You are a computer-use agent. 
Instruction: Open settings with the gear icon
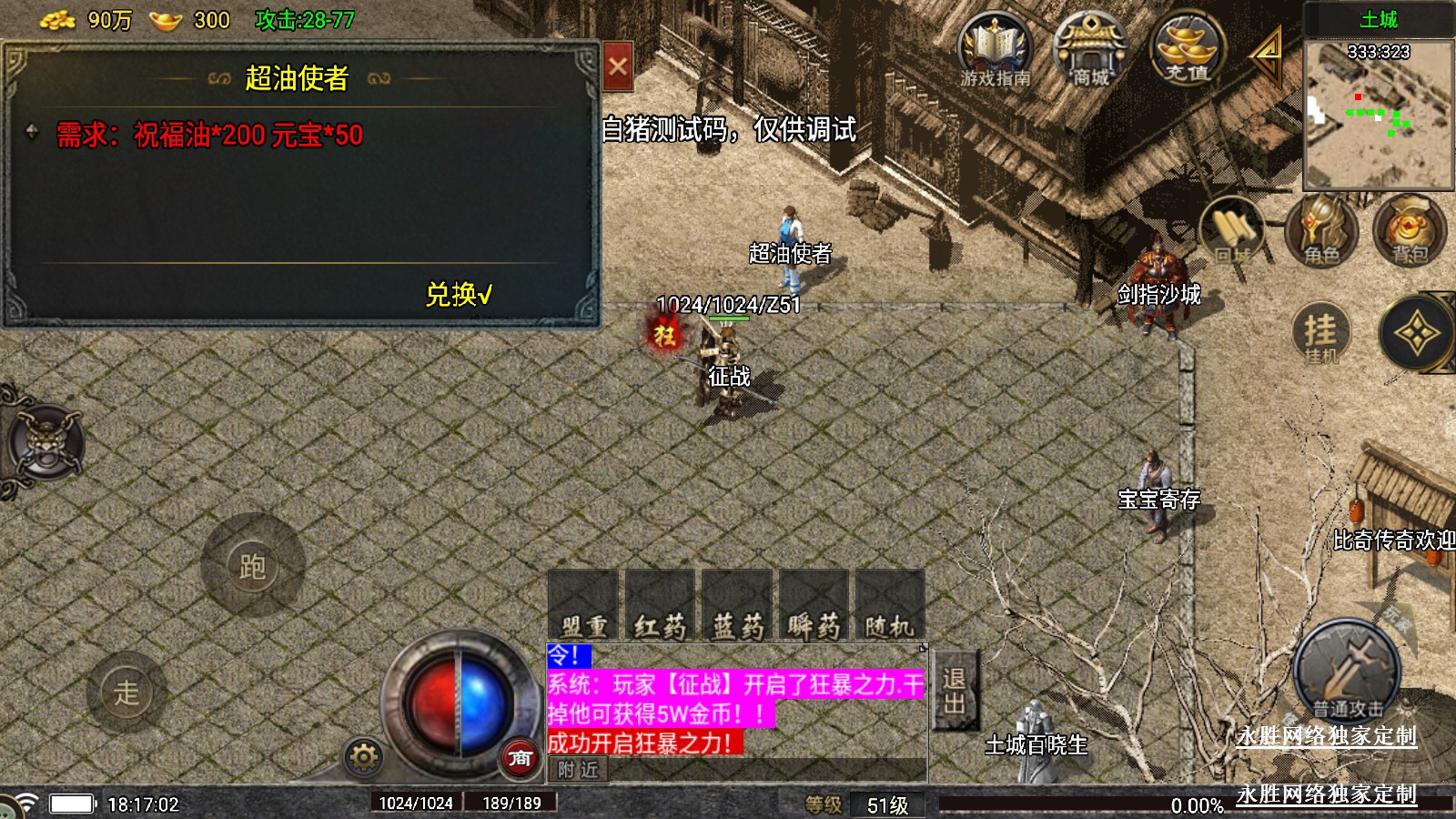(x=363, y=757)
